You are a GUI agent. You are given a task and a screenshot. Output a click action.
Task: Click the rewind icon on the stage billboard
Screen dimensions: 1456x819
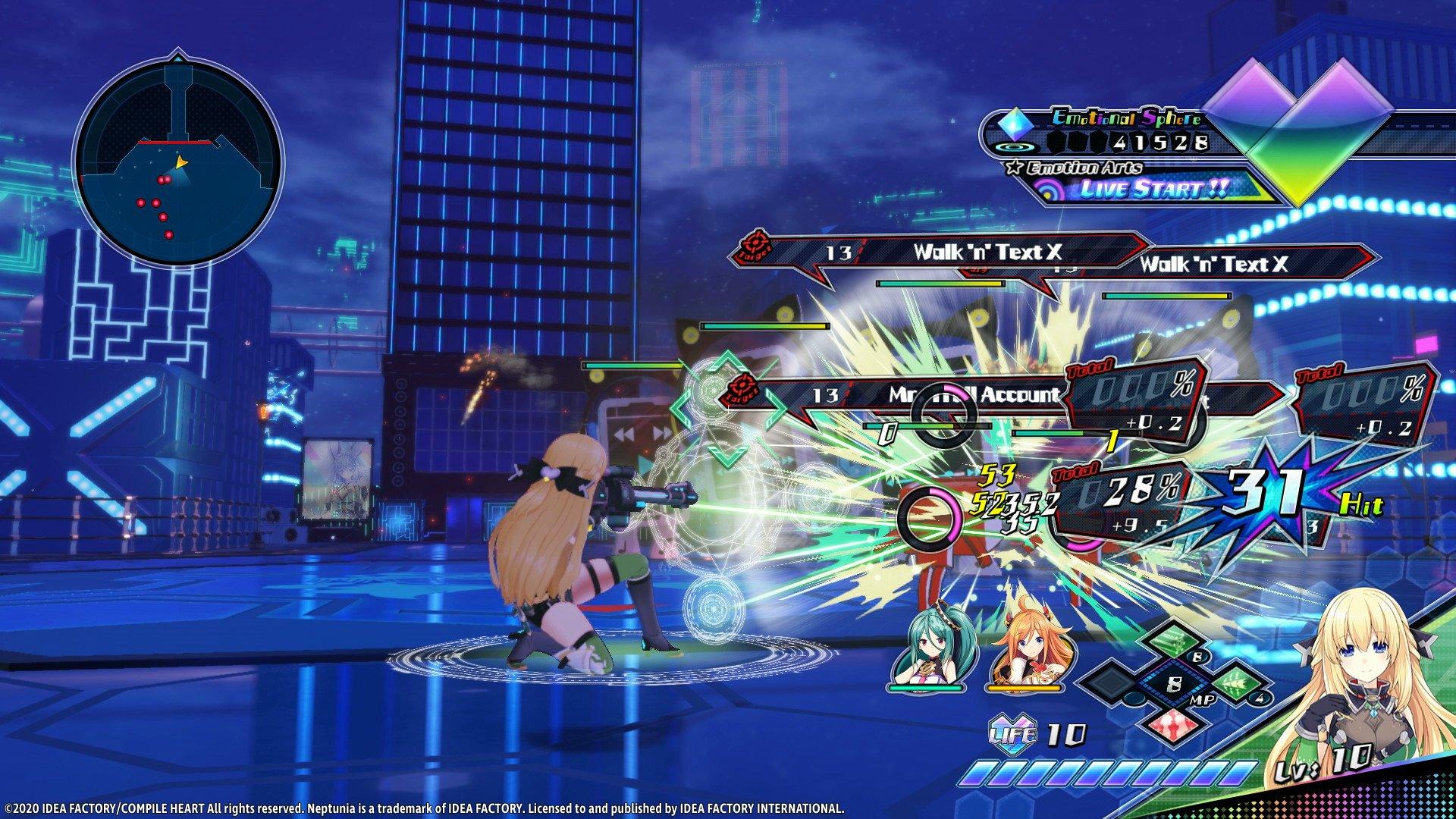[x=624, y=433]
